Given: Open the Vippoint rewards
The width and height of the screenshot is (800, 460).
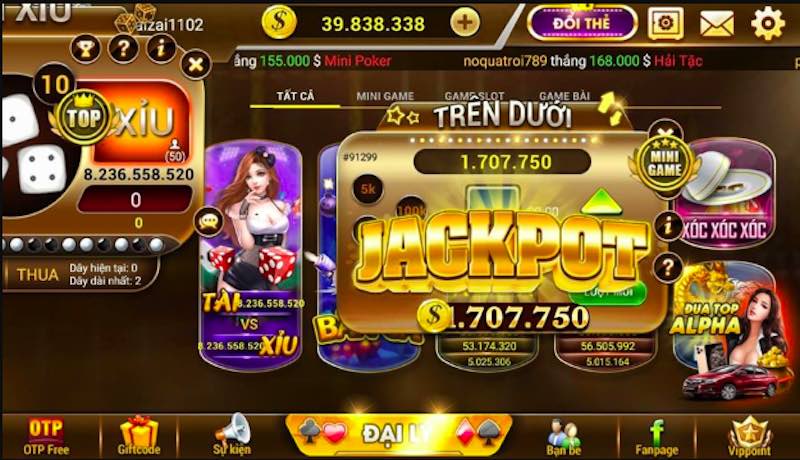Looking at the screenshot, I should coord(750,435).
